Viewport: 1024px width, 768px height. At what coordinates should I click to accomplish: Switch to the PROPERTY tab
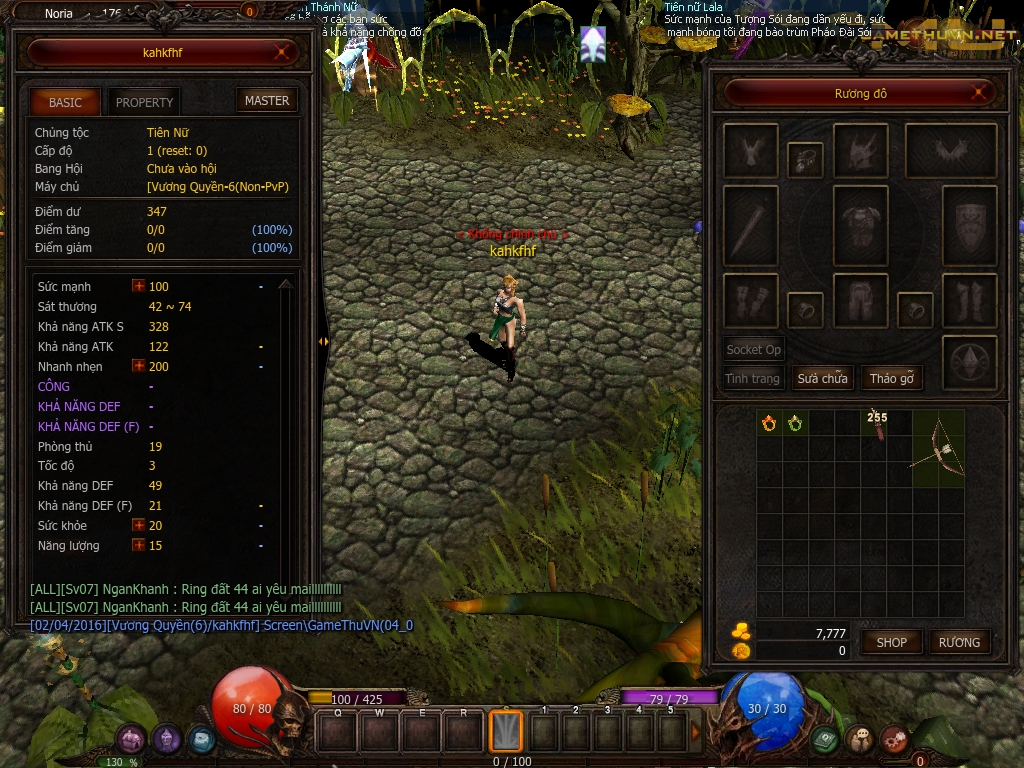point(144,102)
